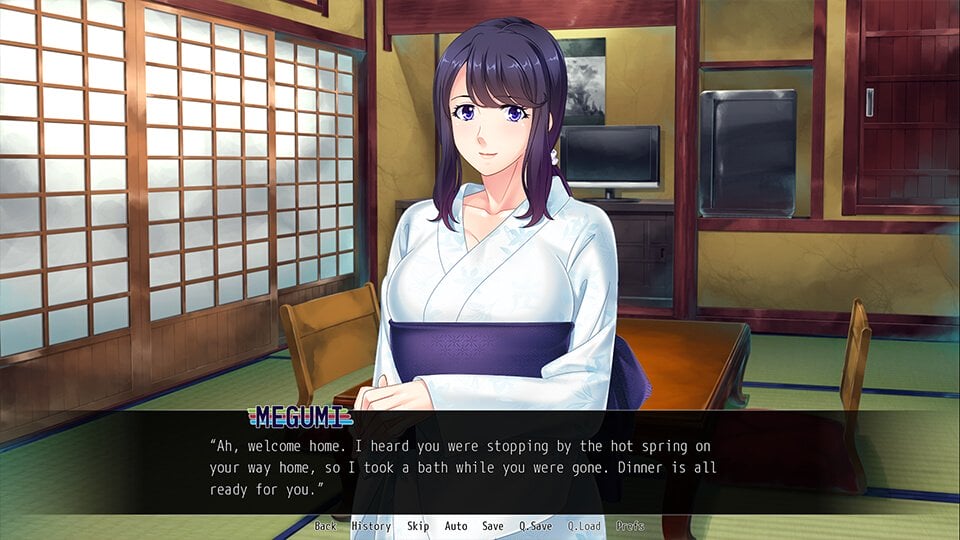Viewport: 960px width, 540px height.
Task: Quick save with the Q.Save button
Action: tap(536, 526)
